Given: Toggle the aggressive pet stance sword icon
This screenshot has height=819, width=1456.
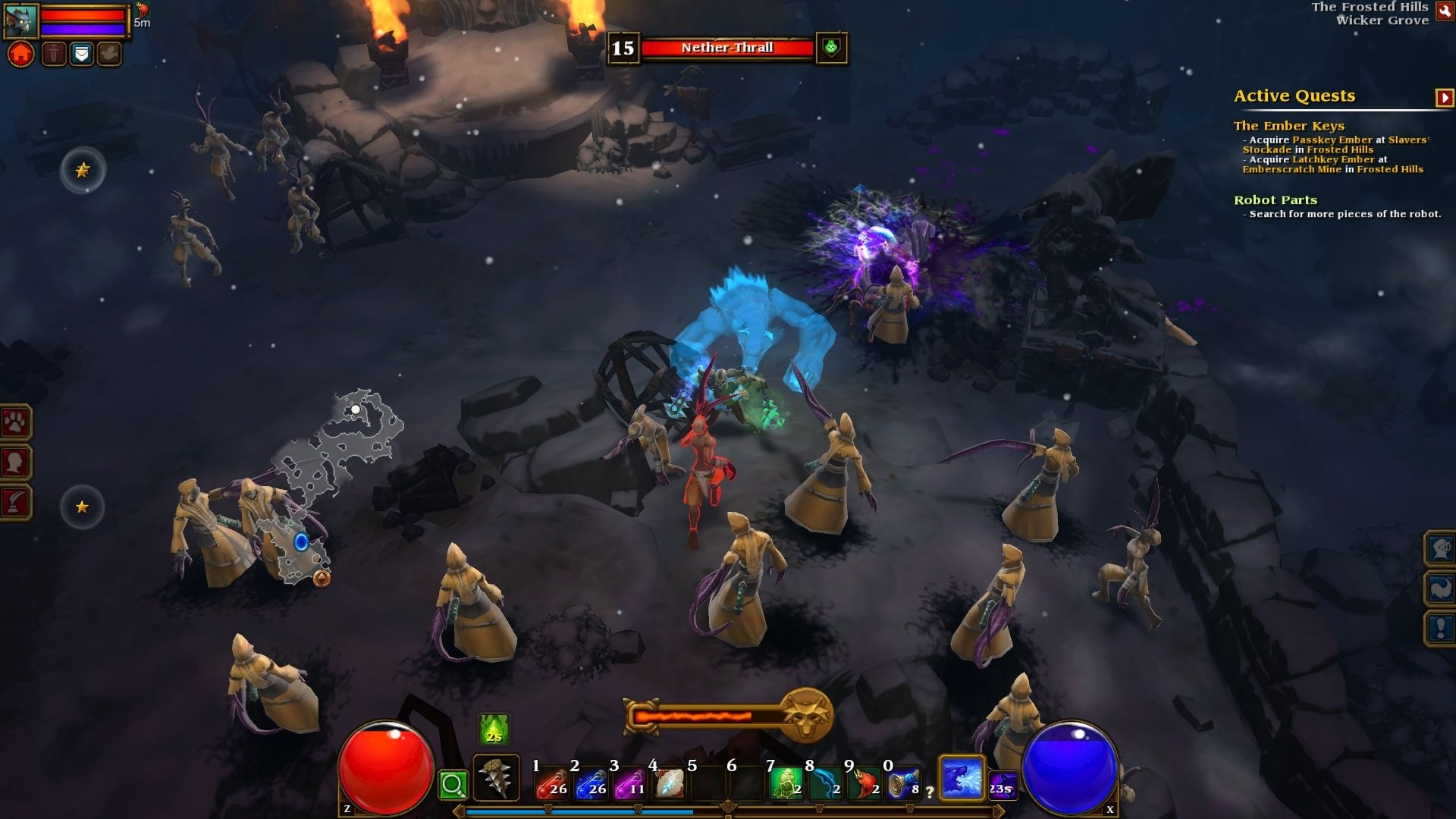Looking at the screenshot, I should point(54,53).
